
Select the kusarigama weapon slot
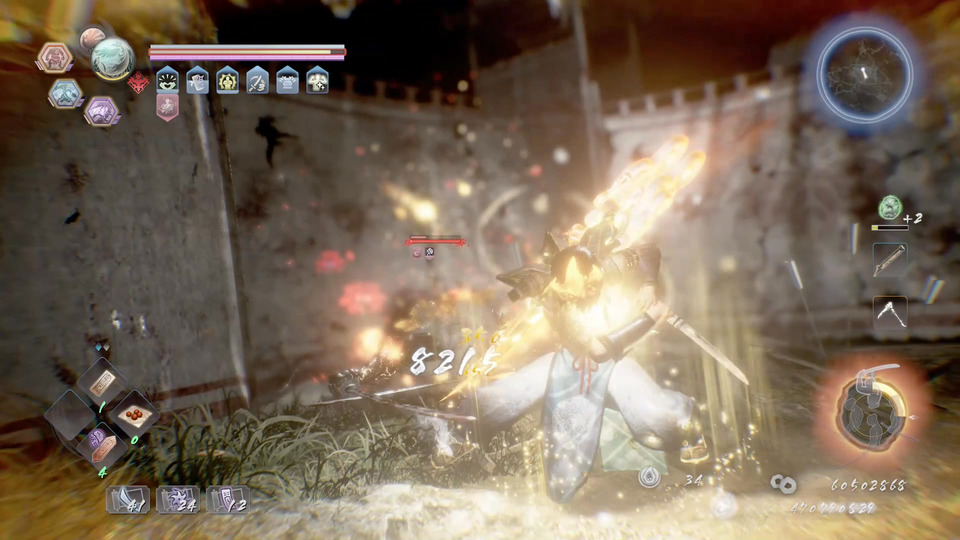[x=889, y=311]
